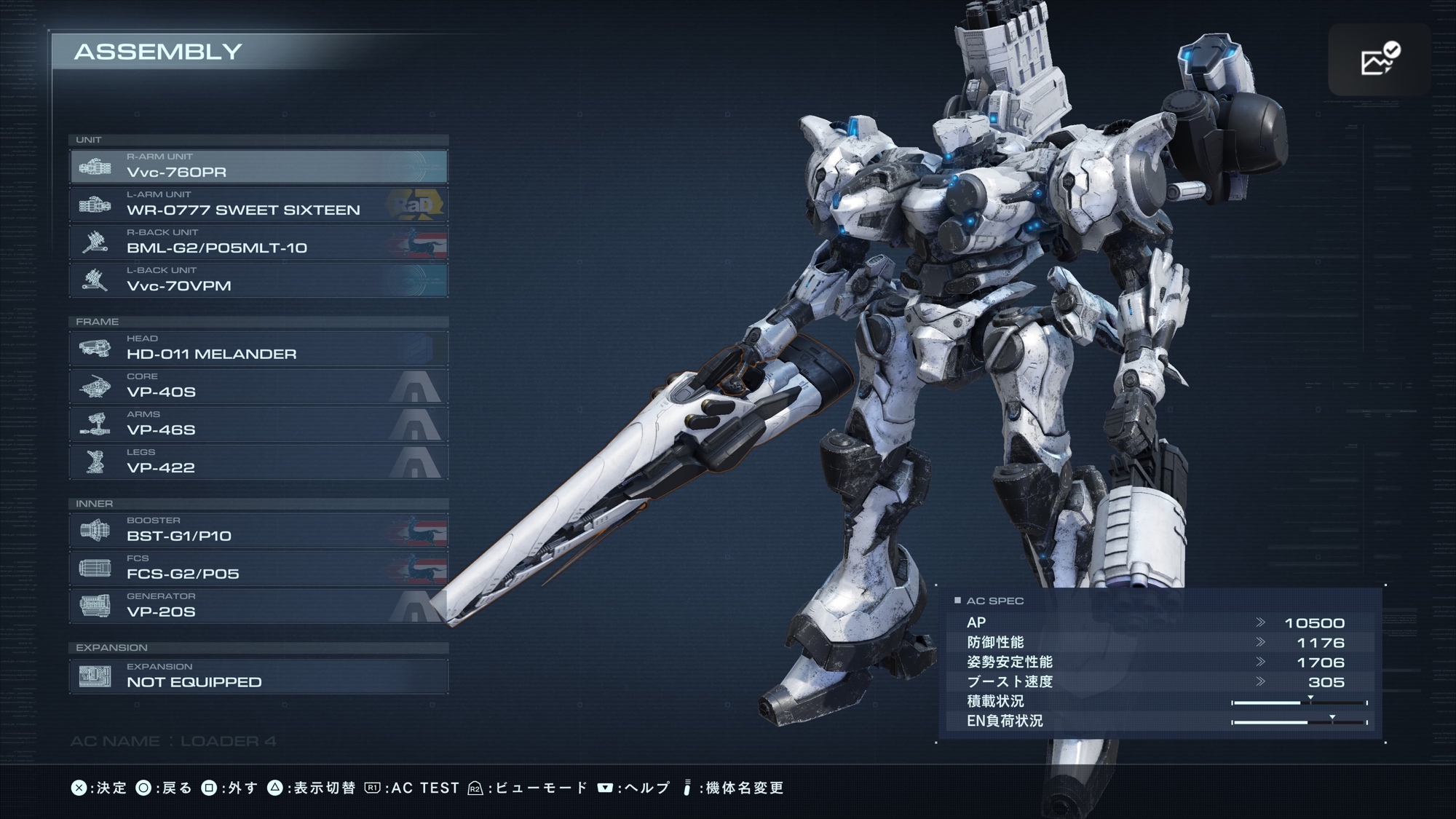The width and height of the screenshot is (1456, 819).
Task: Choose the L-ARM UNIT WR-0777 SWEET SIXTEEN
Action: pos(258,205)
